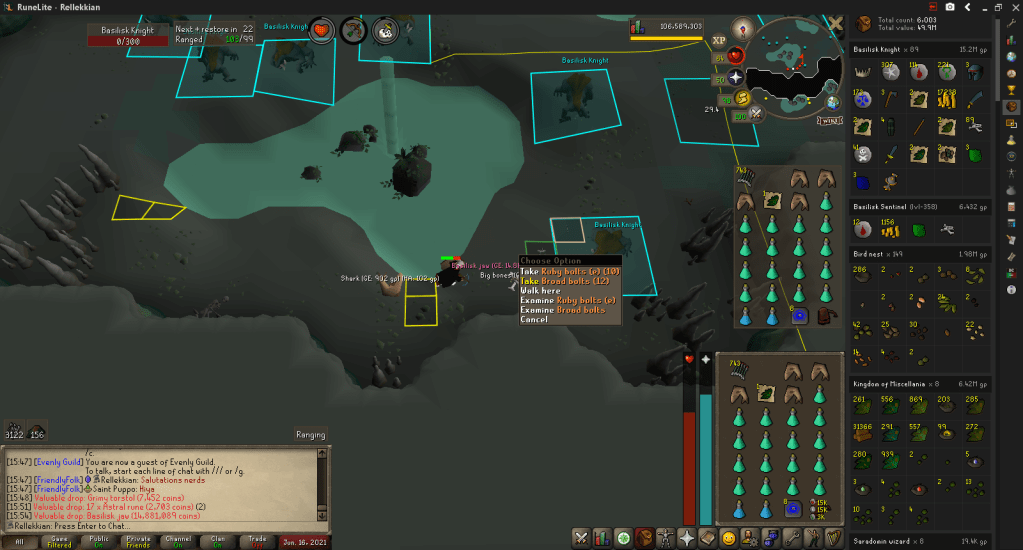Screen dimensions: 1023x550
Task: Take a RuneLite screenshot with camera button
Action: click(949, 7)
